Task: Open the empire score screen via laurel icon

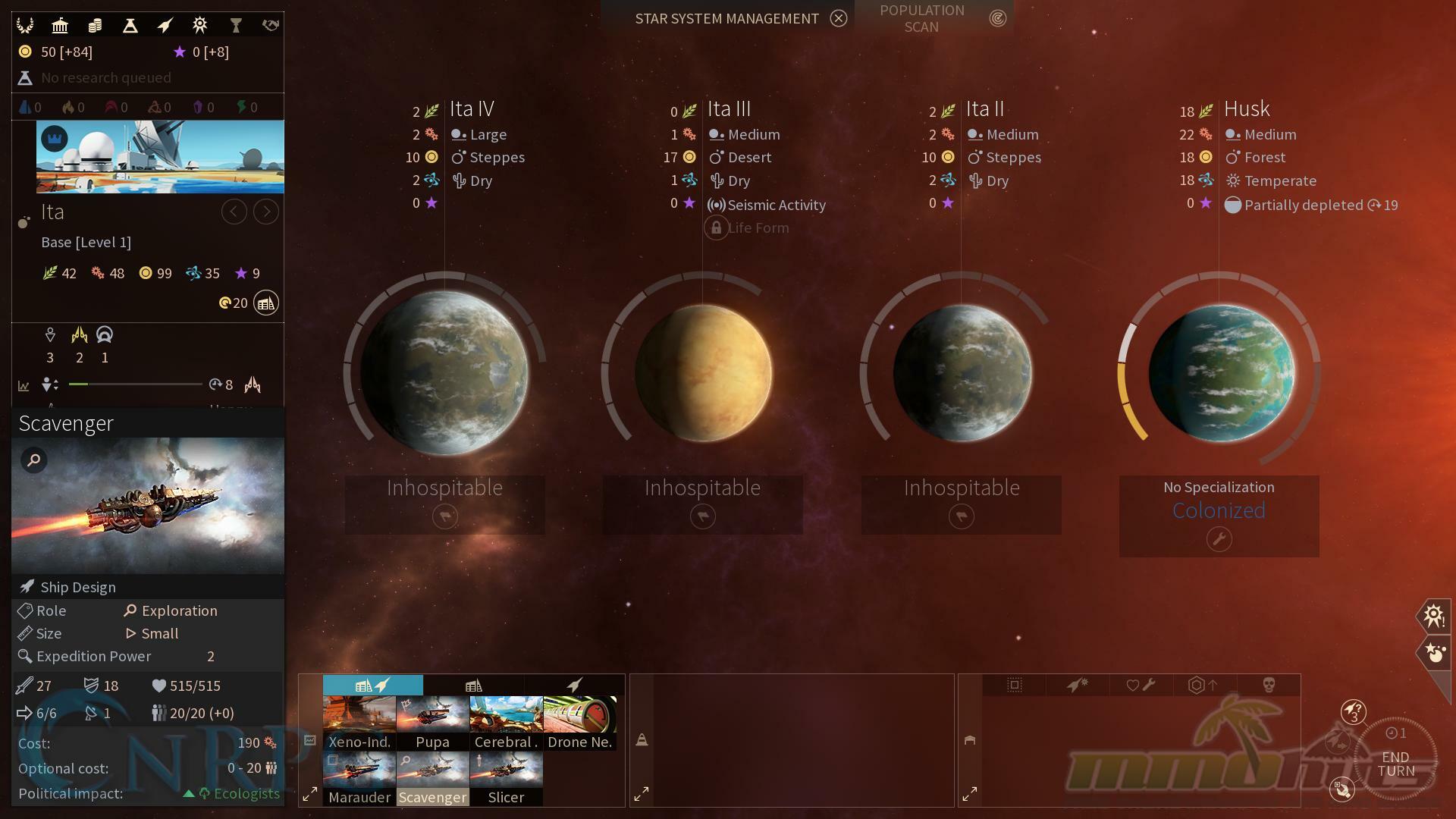Action: coord(24,25)
